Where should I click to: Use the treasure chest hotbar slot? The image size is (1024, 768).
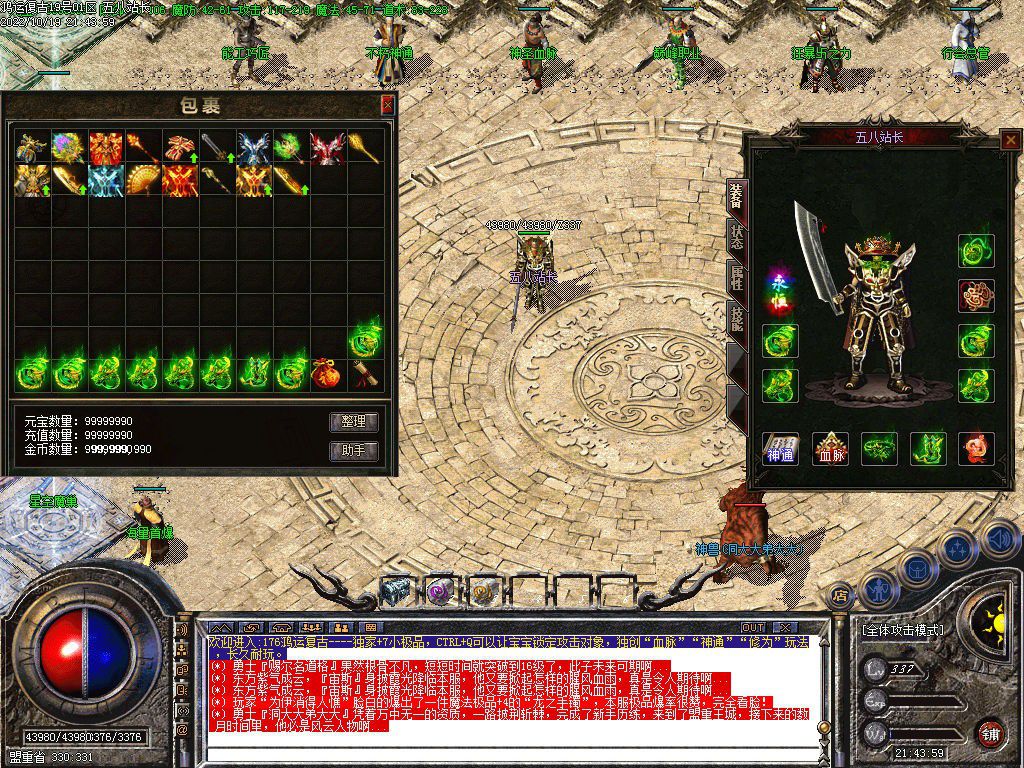[x=396, y=592]
